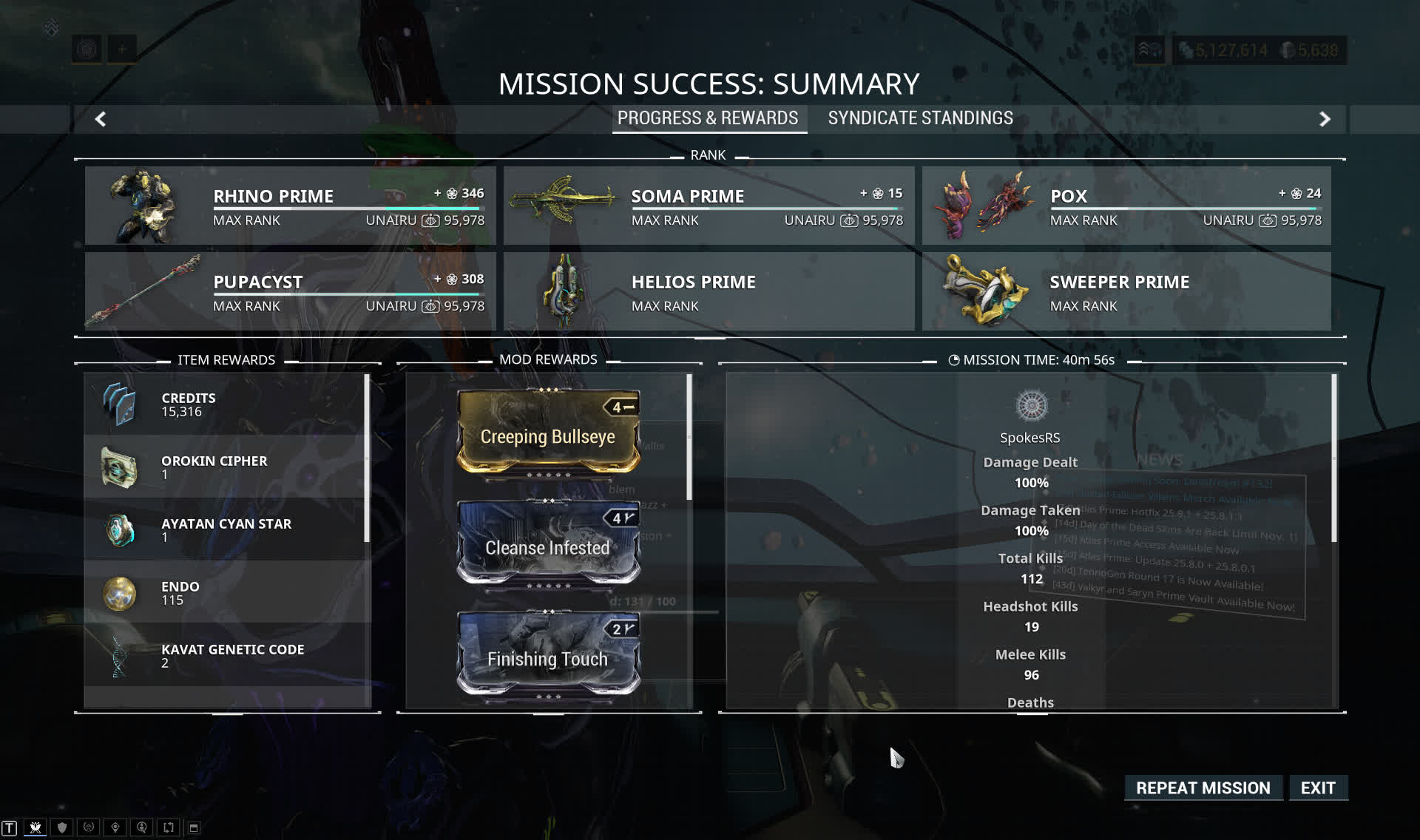1420x840 pixels.
Task: Click the Orokin Cipher reward row
Action: (226, 467)
